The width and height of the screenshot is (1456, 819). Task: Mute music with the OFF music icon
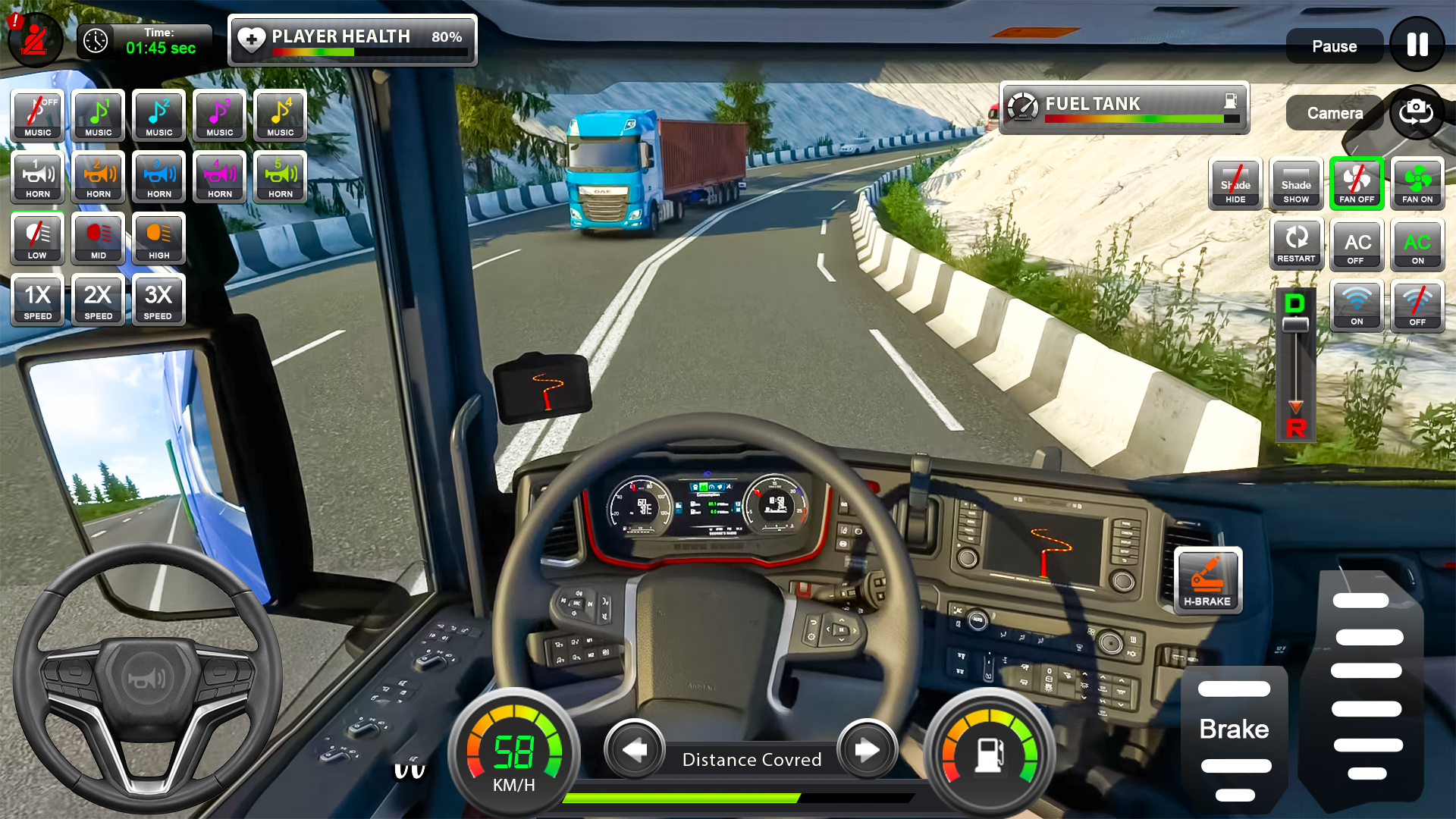coord(36,115)
